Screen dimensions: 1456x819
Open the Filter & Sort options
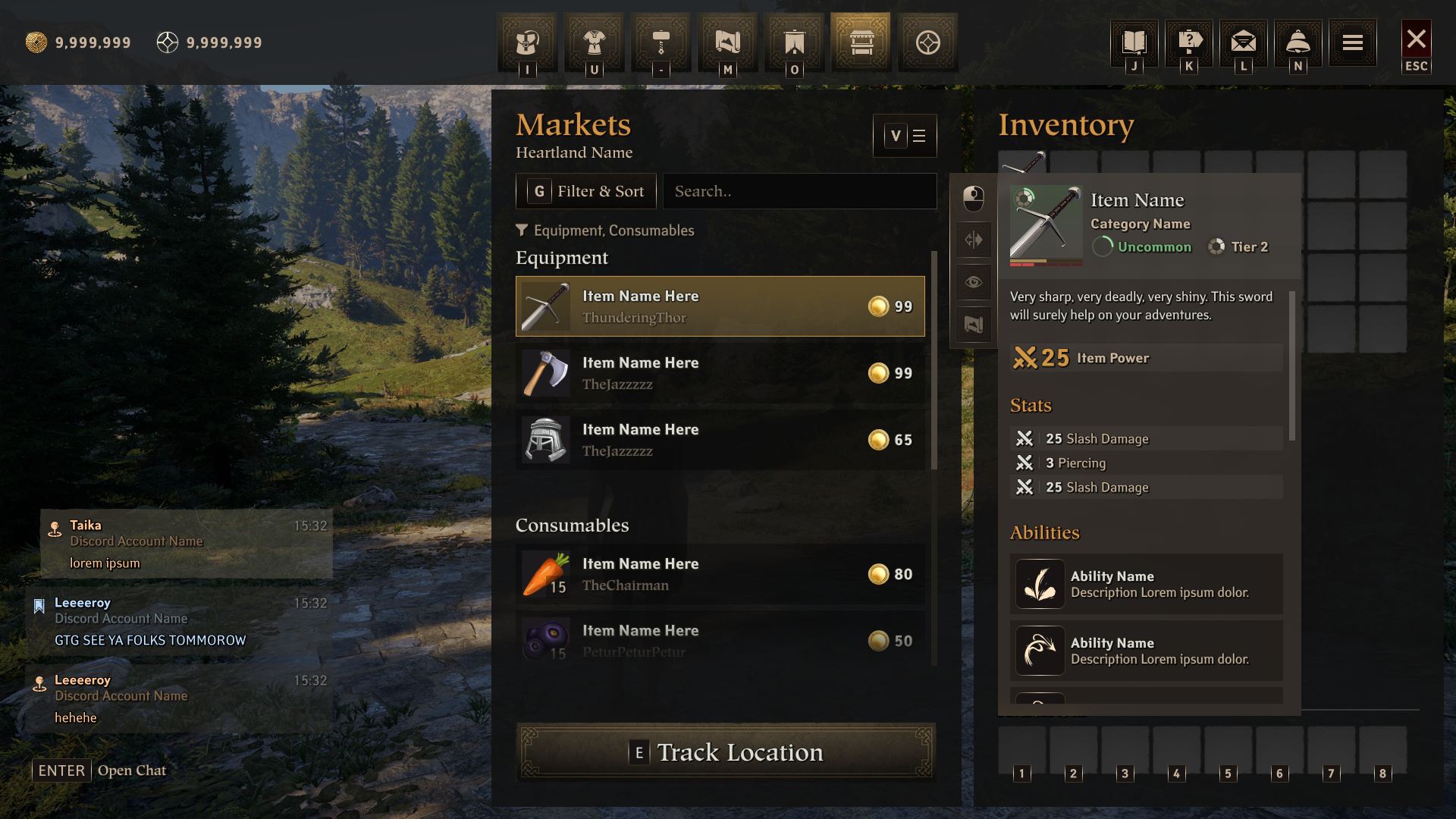pyautogui.click(x=586, y=191)
